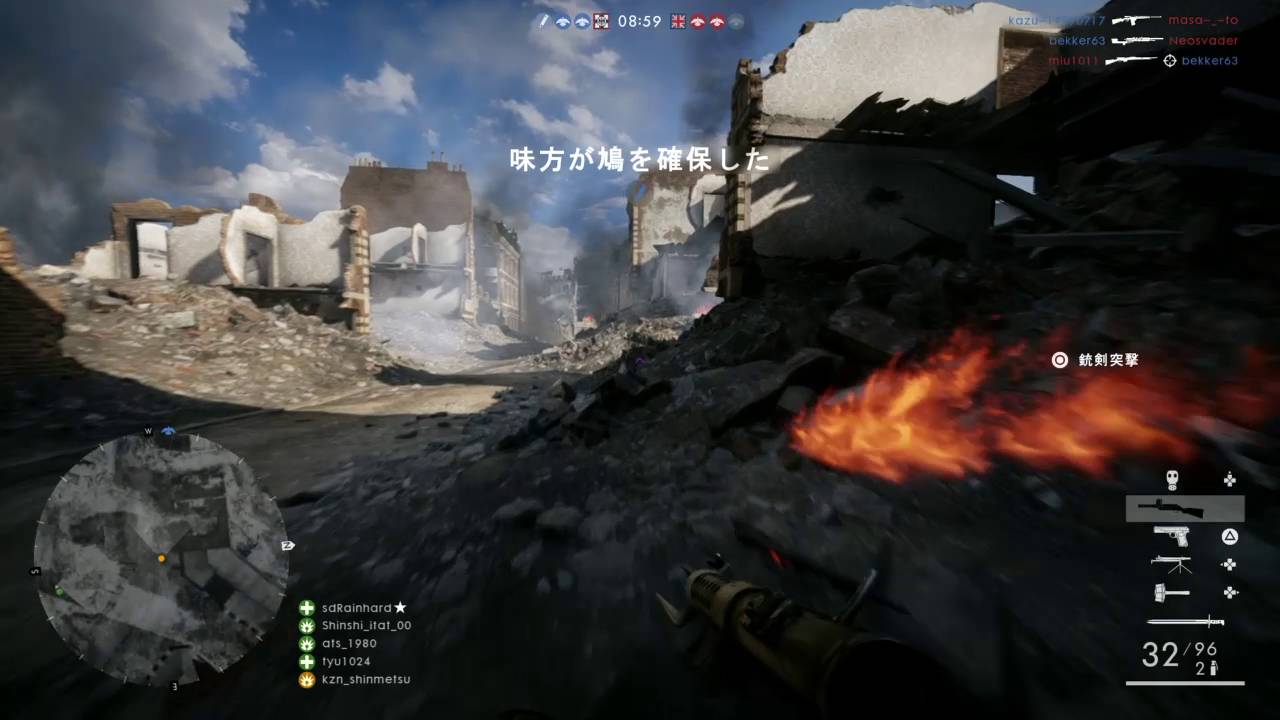Click the 08:59 round timer
Screen dimensions: 1280x720
(x=640, y=21)
